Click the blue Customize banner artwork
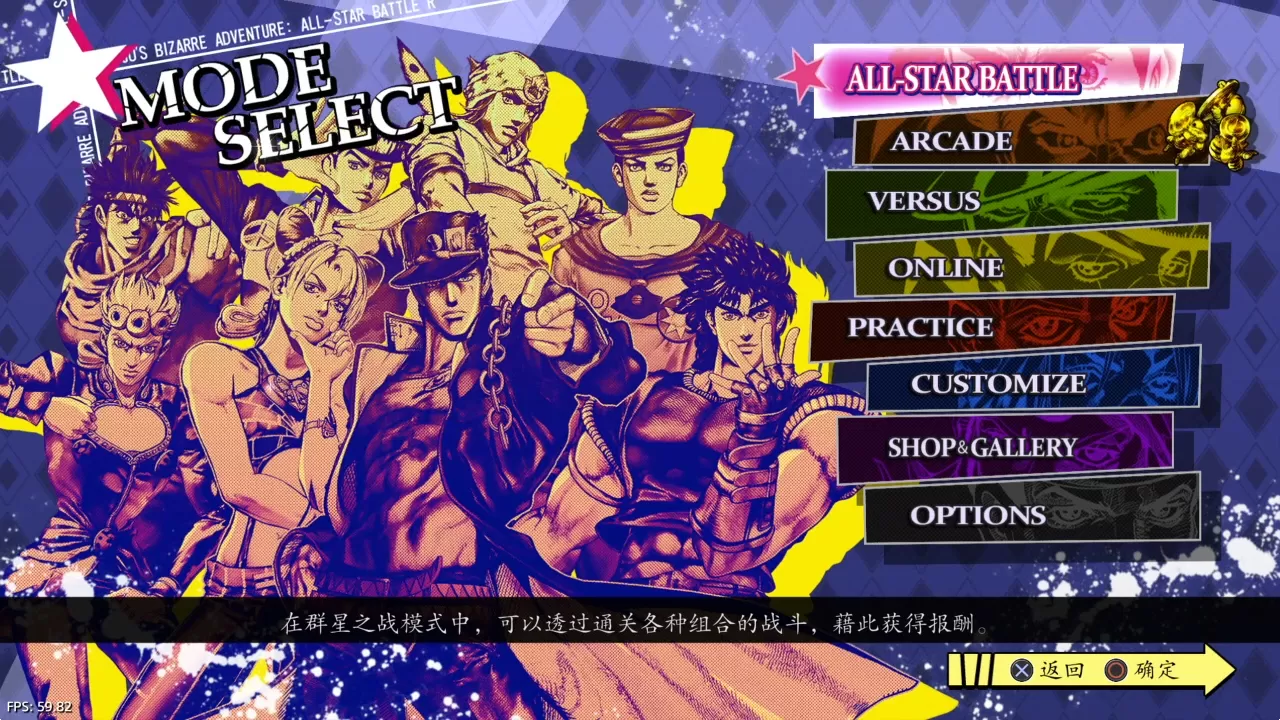The height and width of the screenshot is (720, 1280). [x=1140, y=383]
